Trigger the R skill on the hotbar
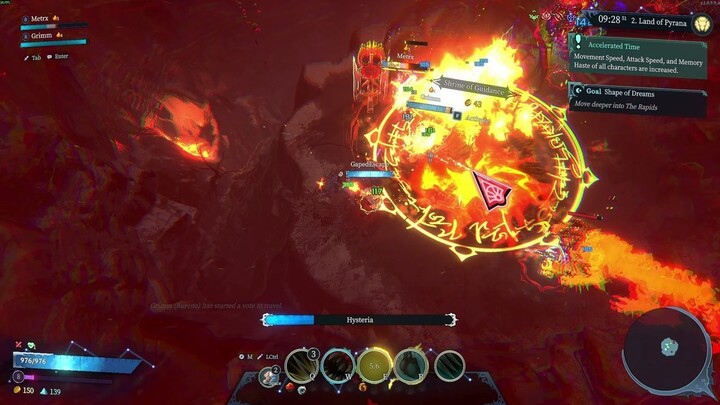The width and height of the screenshot is (720, 405). [411, 366]
